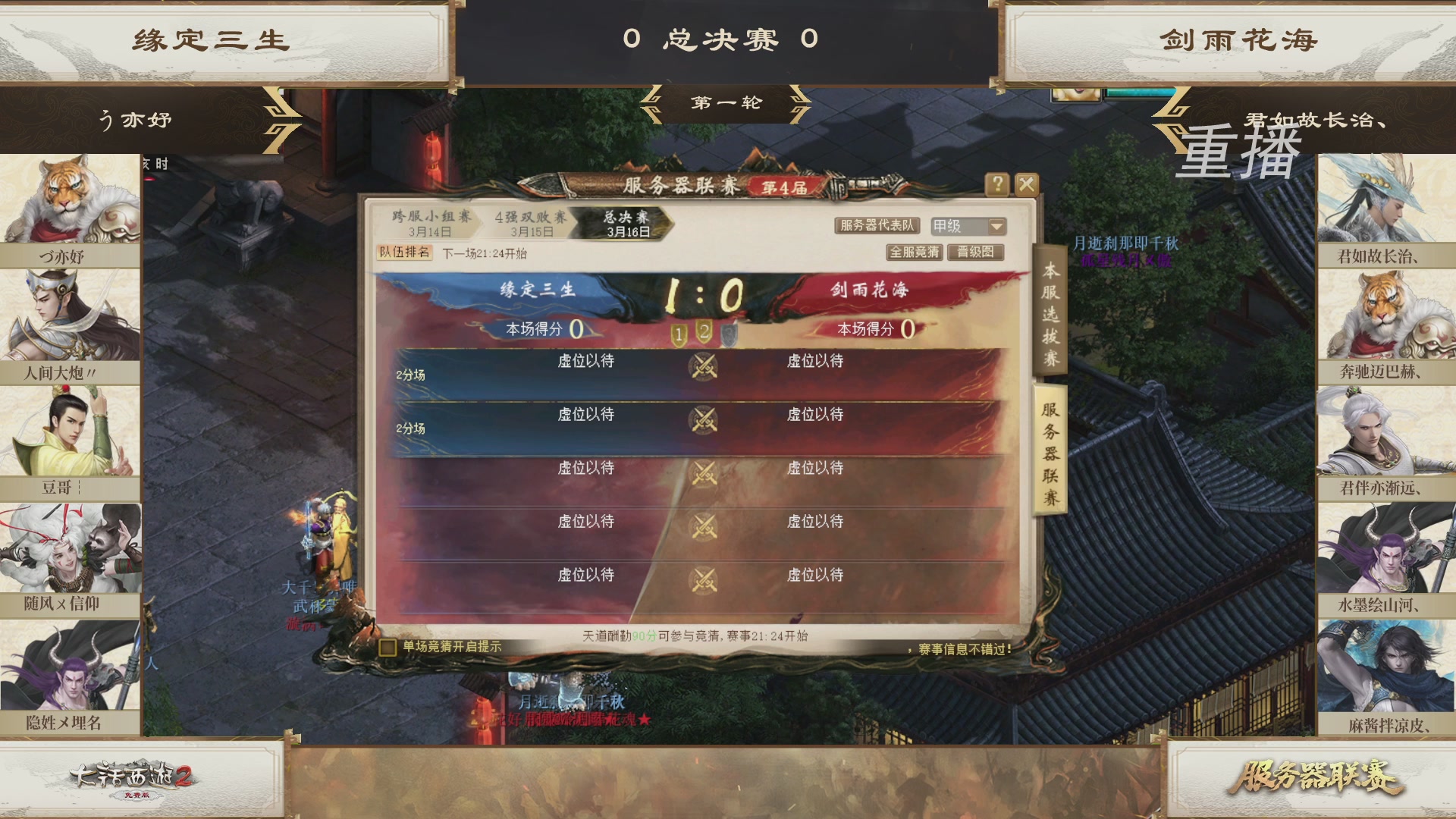
Task: Click the づ亦好 player portrait in the left roster
Action: 69,197
